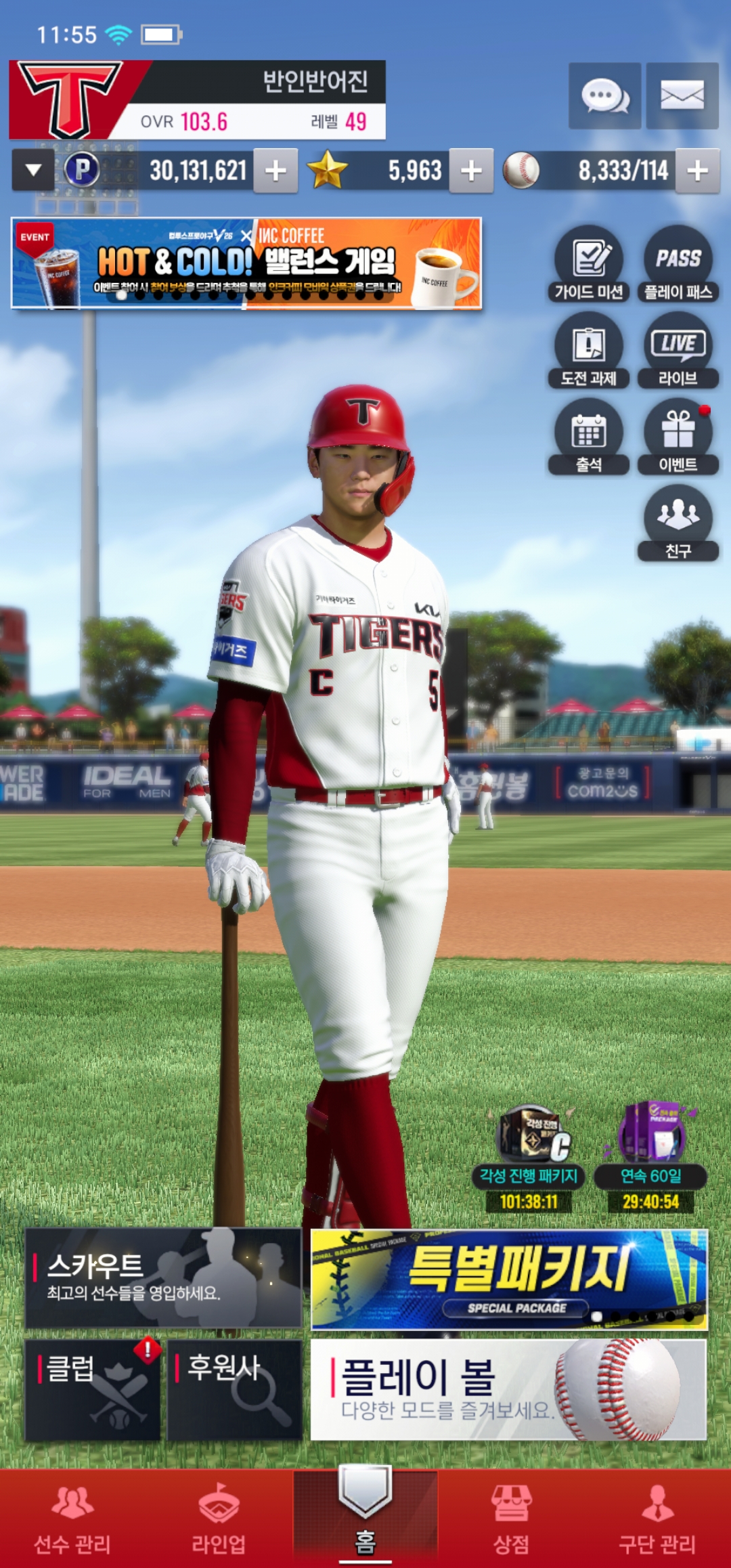Open 도전 과제 challenges
The width and height of the screenshot is (731, 1568).
tap(588, 350)
